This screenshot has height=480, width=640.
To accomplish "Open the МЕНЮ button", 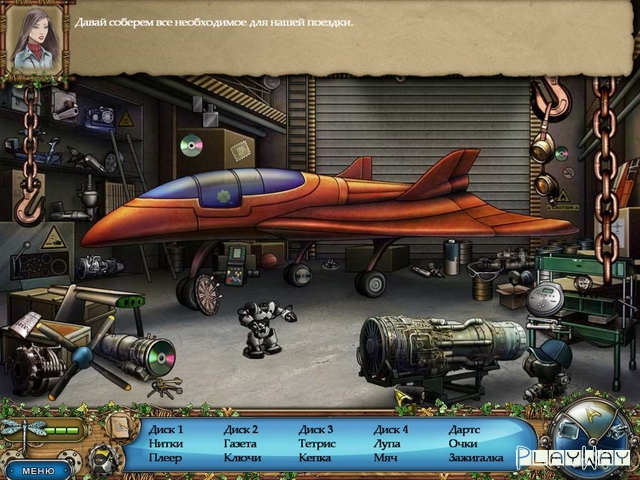I will 37,469.
